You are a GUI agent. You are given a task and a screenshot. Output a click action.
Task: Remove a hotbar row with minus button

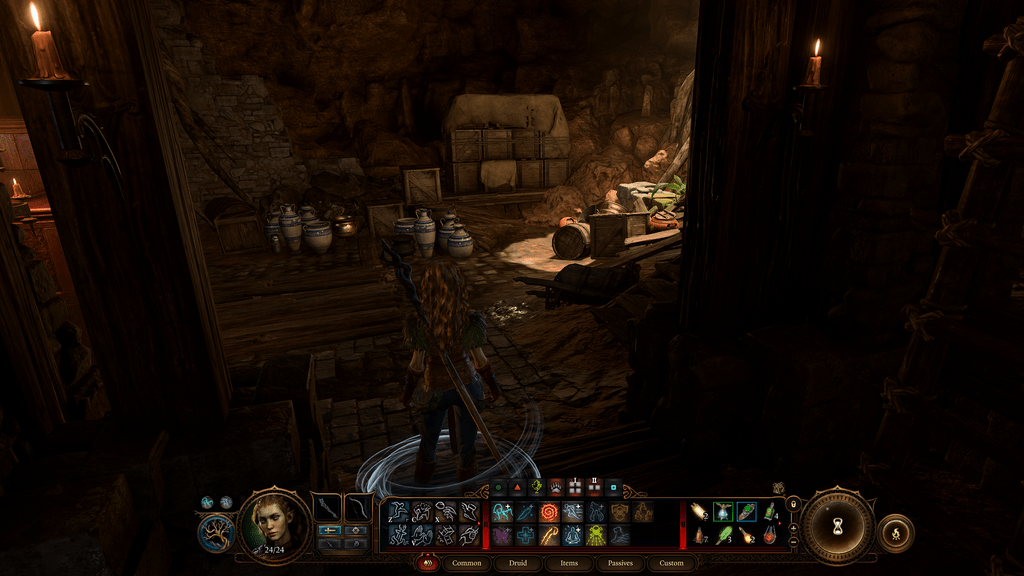[x=793, y=541]
